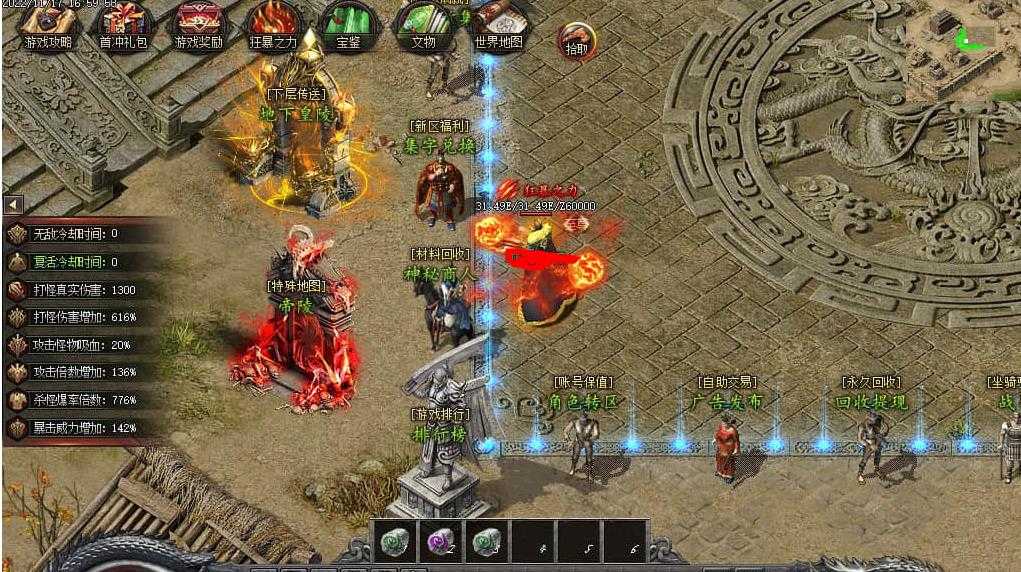The image size is (1021, 572).
Task: Activate the 狂暴之力 flame icon
Action: [273, 25]
